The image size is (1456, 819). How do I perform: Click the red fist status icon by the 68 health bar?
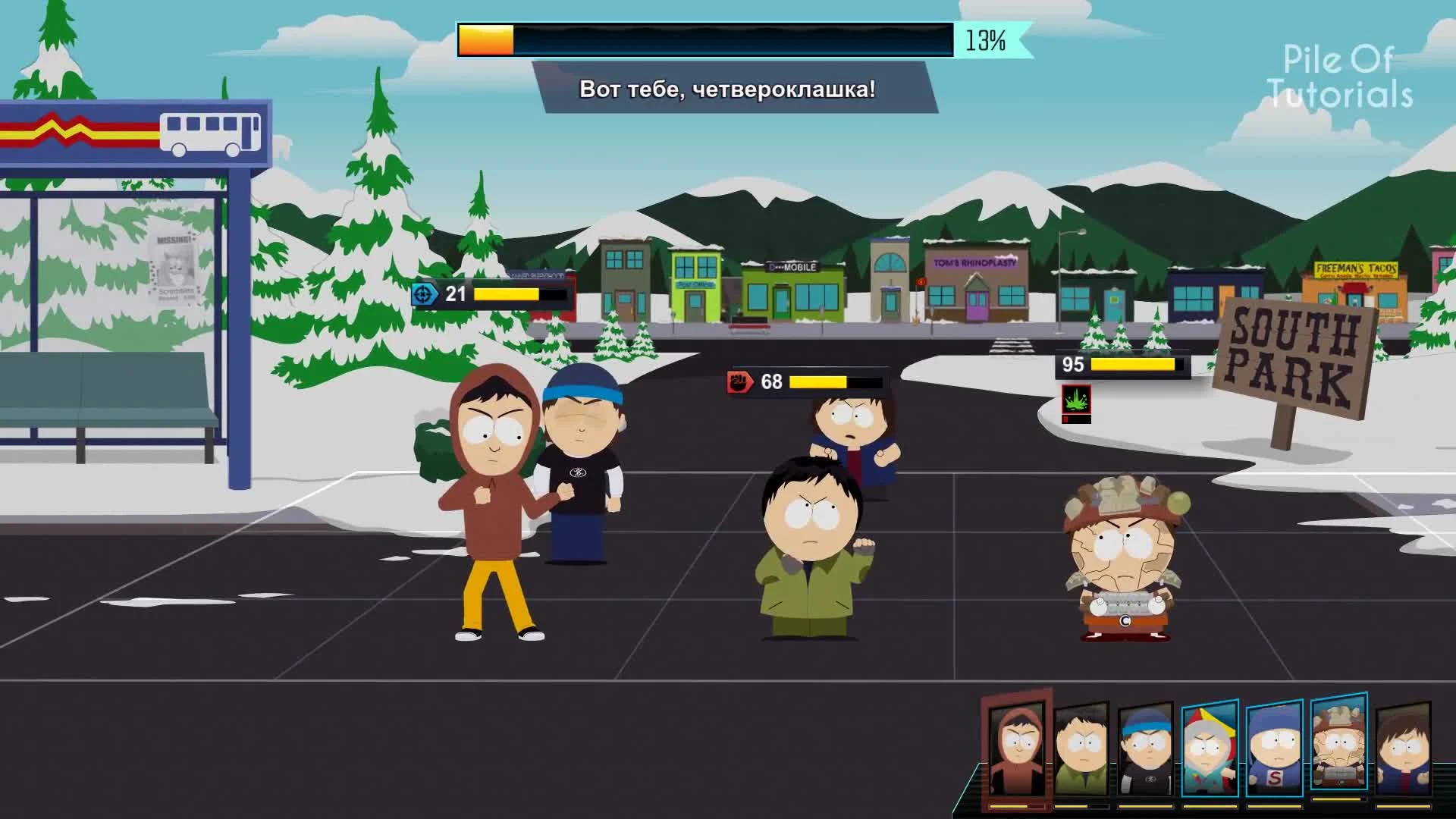pos(741,383)
